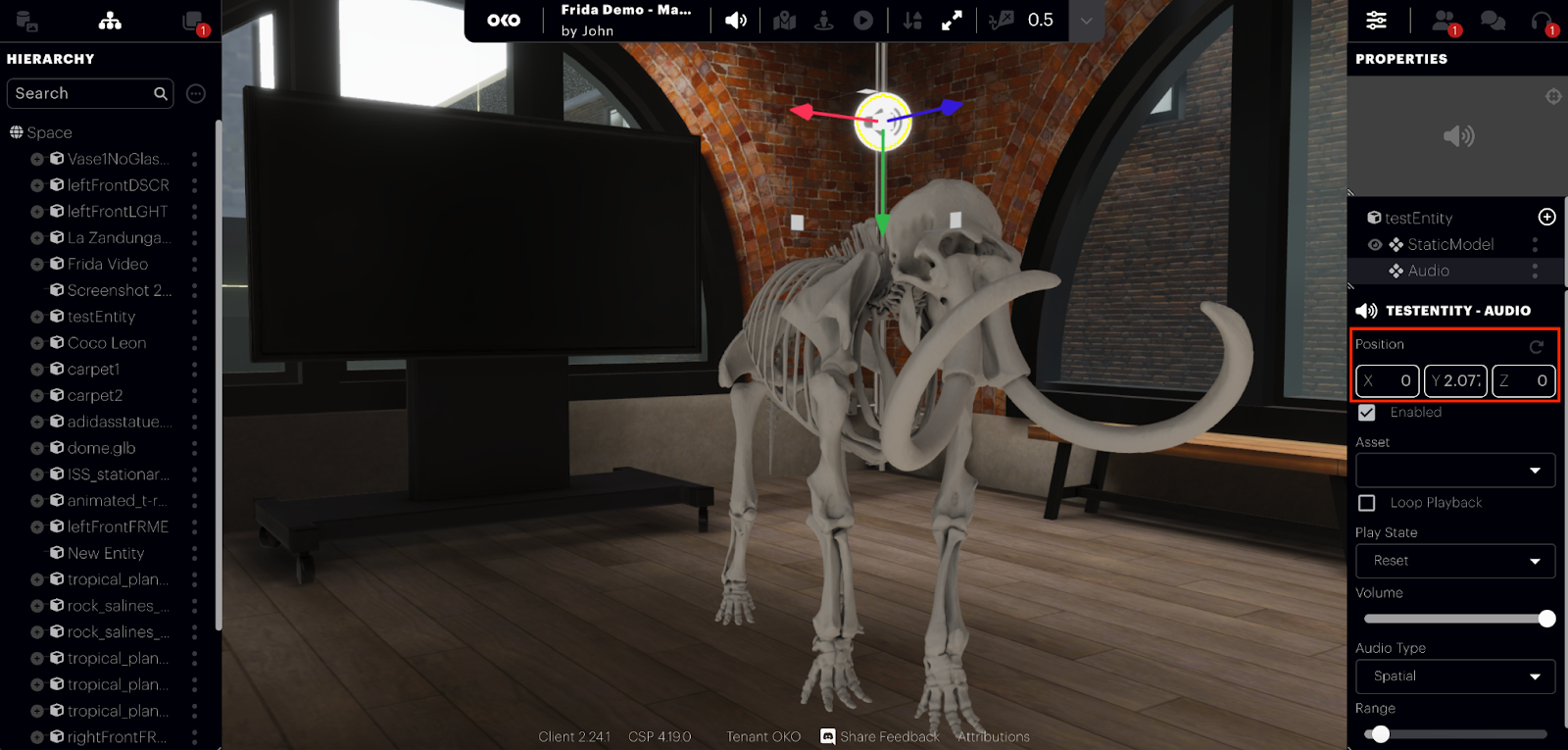Click the play button in top toolbar
1568x750 pixels.
coord(862,21)
